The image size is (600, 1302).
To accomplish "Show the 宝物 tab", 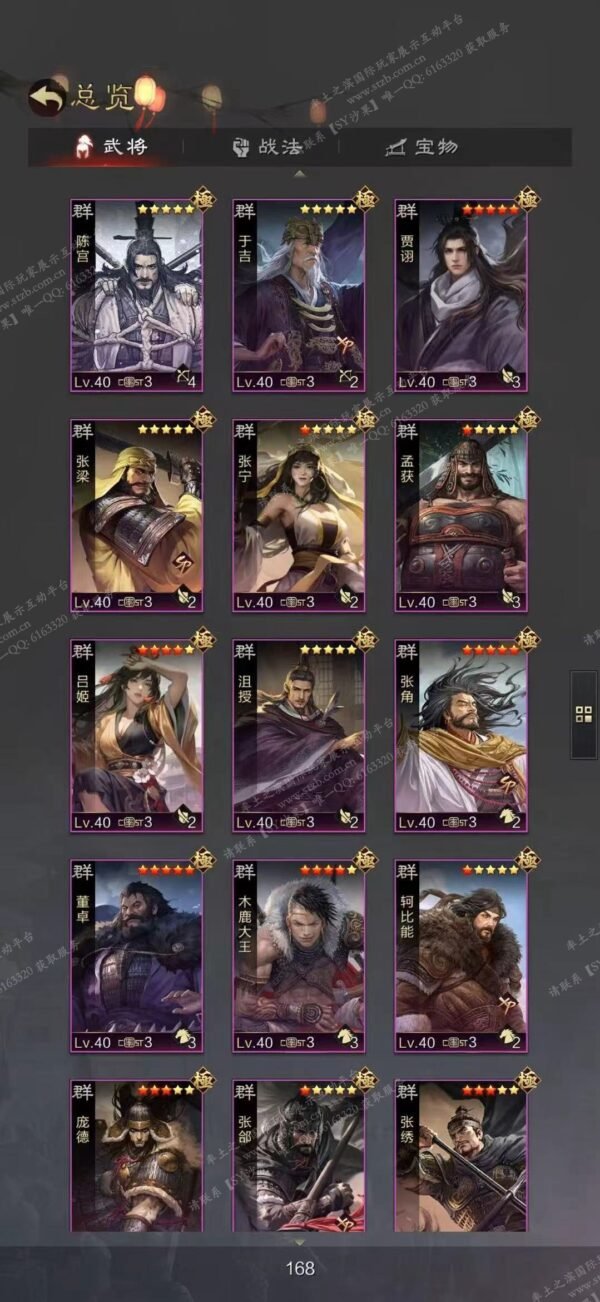I will (x=422, y=146).
